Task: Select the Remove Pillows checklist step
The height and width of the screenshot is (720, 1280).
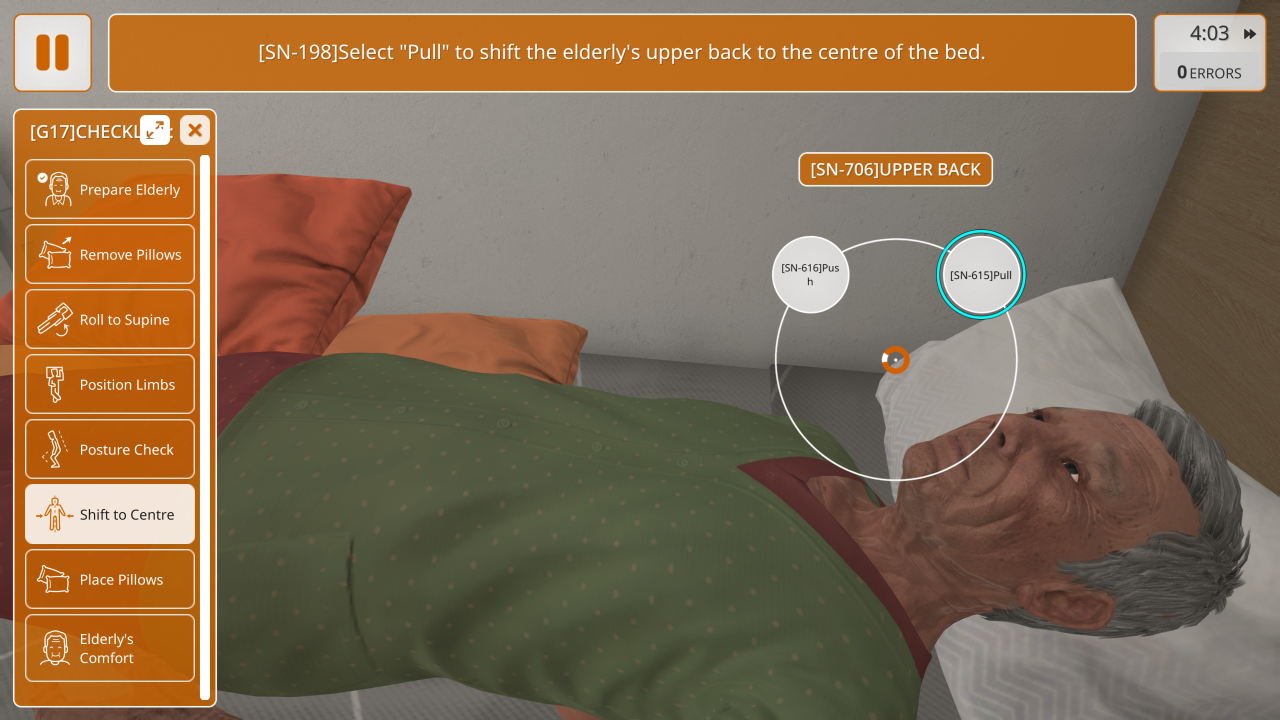Action: coord(110,254)
